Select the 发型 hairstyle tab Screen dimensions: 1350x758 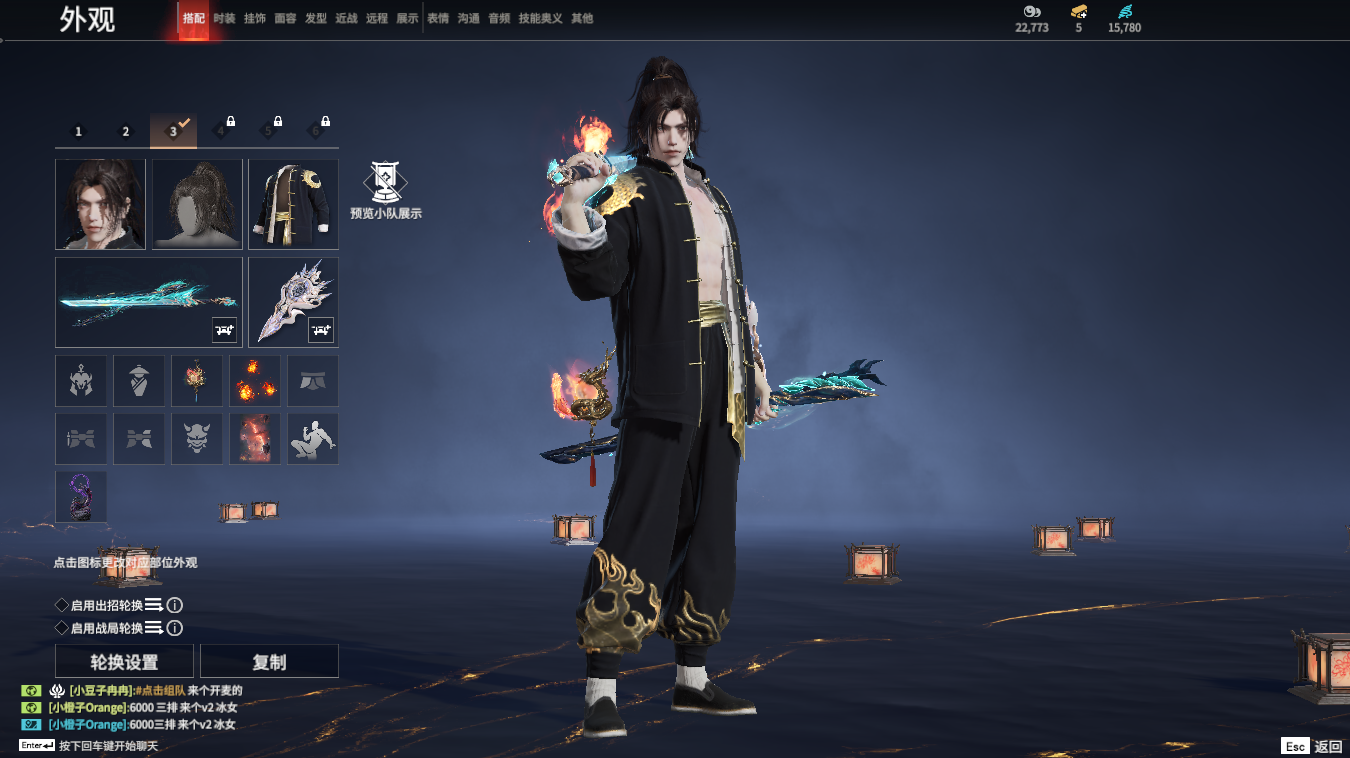point(316,18)
